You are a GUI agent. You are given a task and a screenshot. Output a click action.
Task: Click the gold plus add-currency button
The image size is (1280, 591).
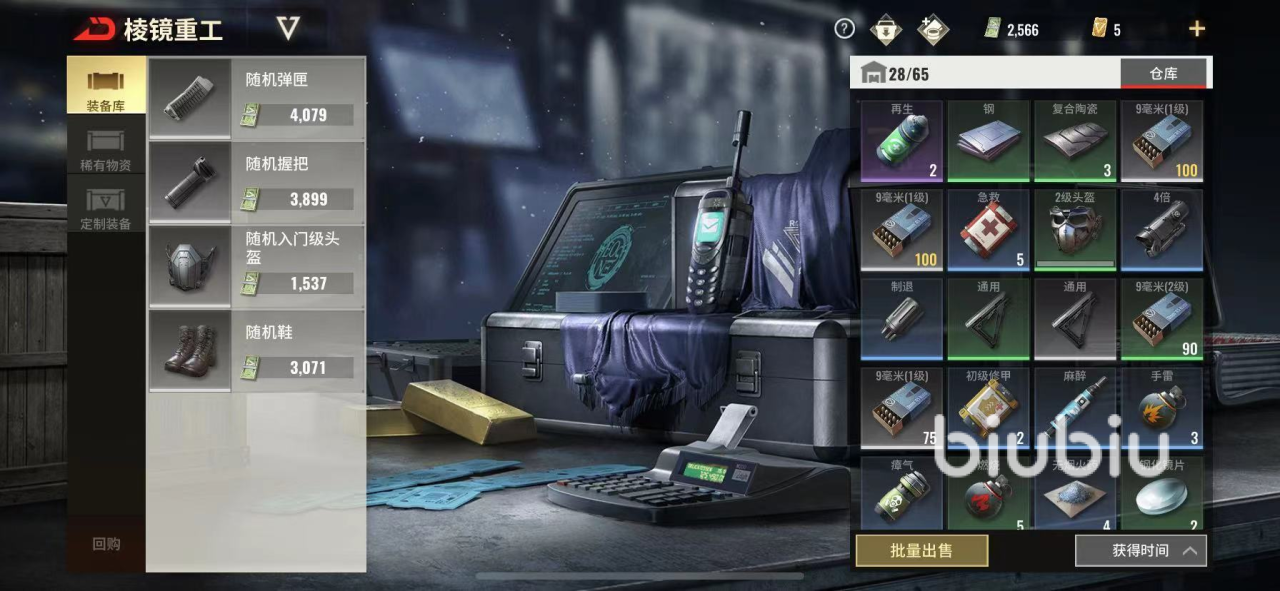[1196, 29]
